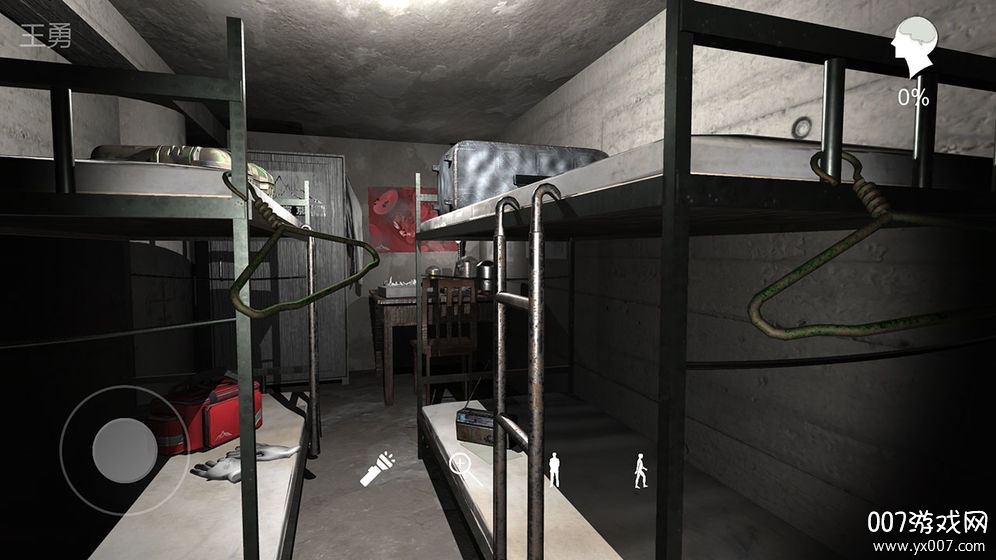
Task: Activate the walking figure icon
Action: [x=640, y=470]
